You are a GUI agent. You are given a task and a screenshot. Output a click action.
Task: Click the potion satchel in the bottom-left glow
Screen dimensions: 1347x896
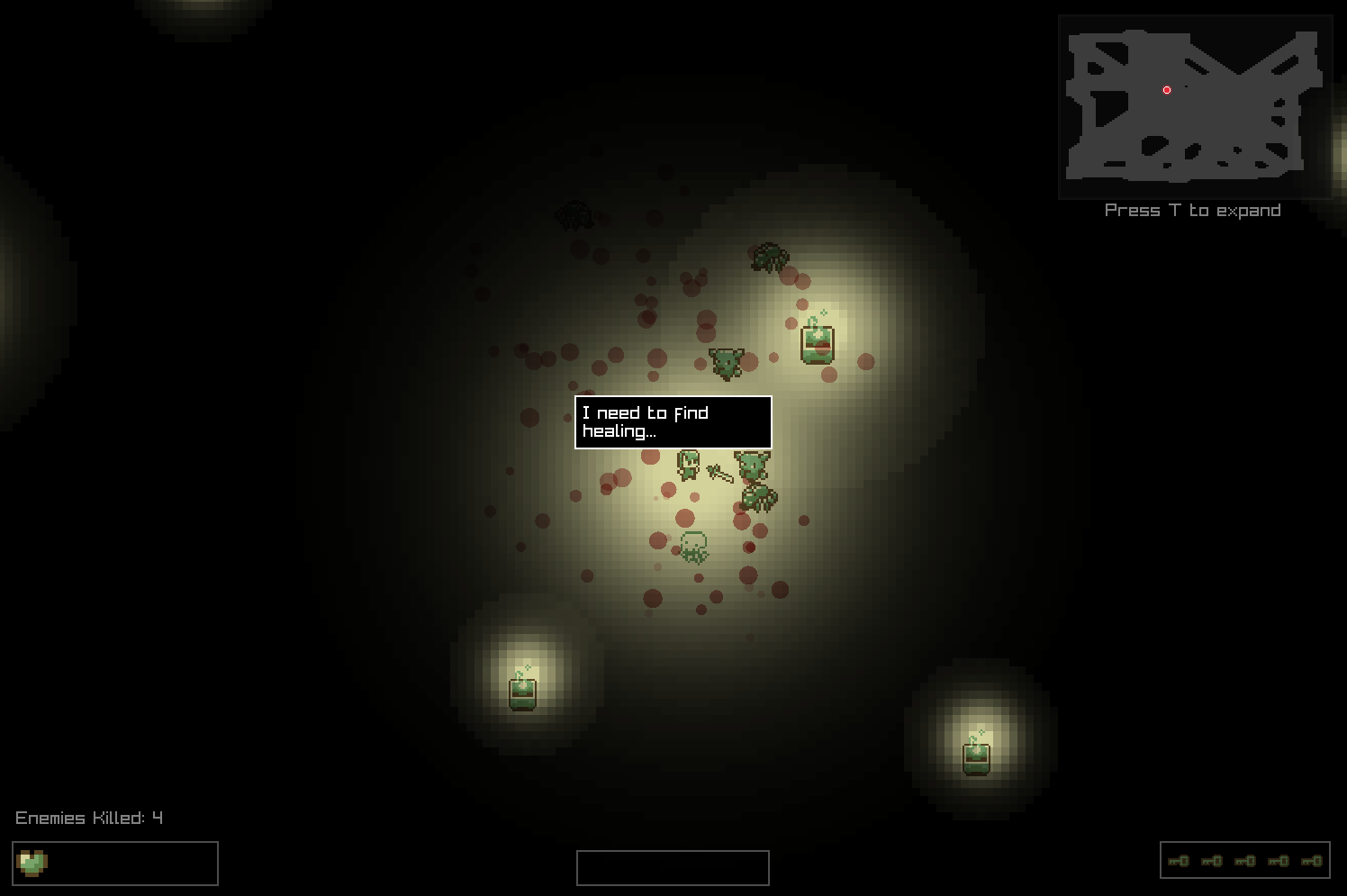click(523, 693)
